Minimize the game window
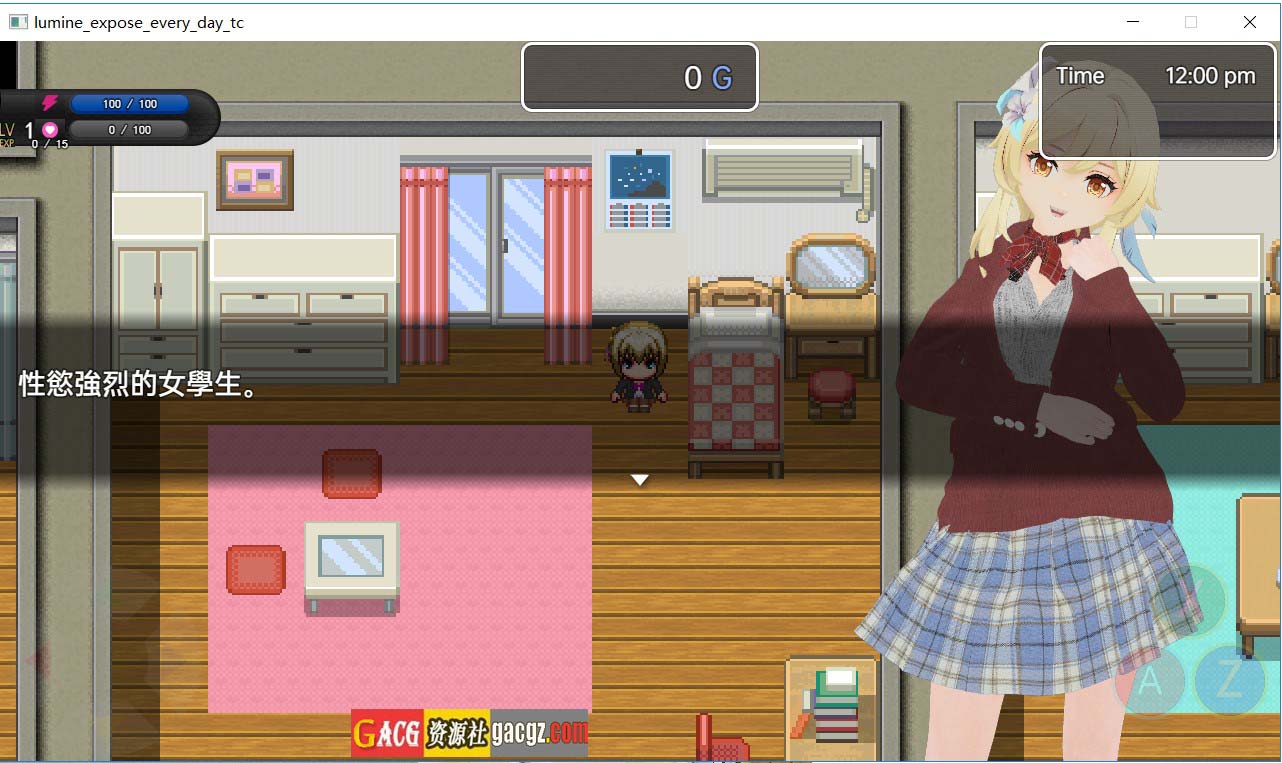Screen dimensions: 1282x763 point(1133,22)
